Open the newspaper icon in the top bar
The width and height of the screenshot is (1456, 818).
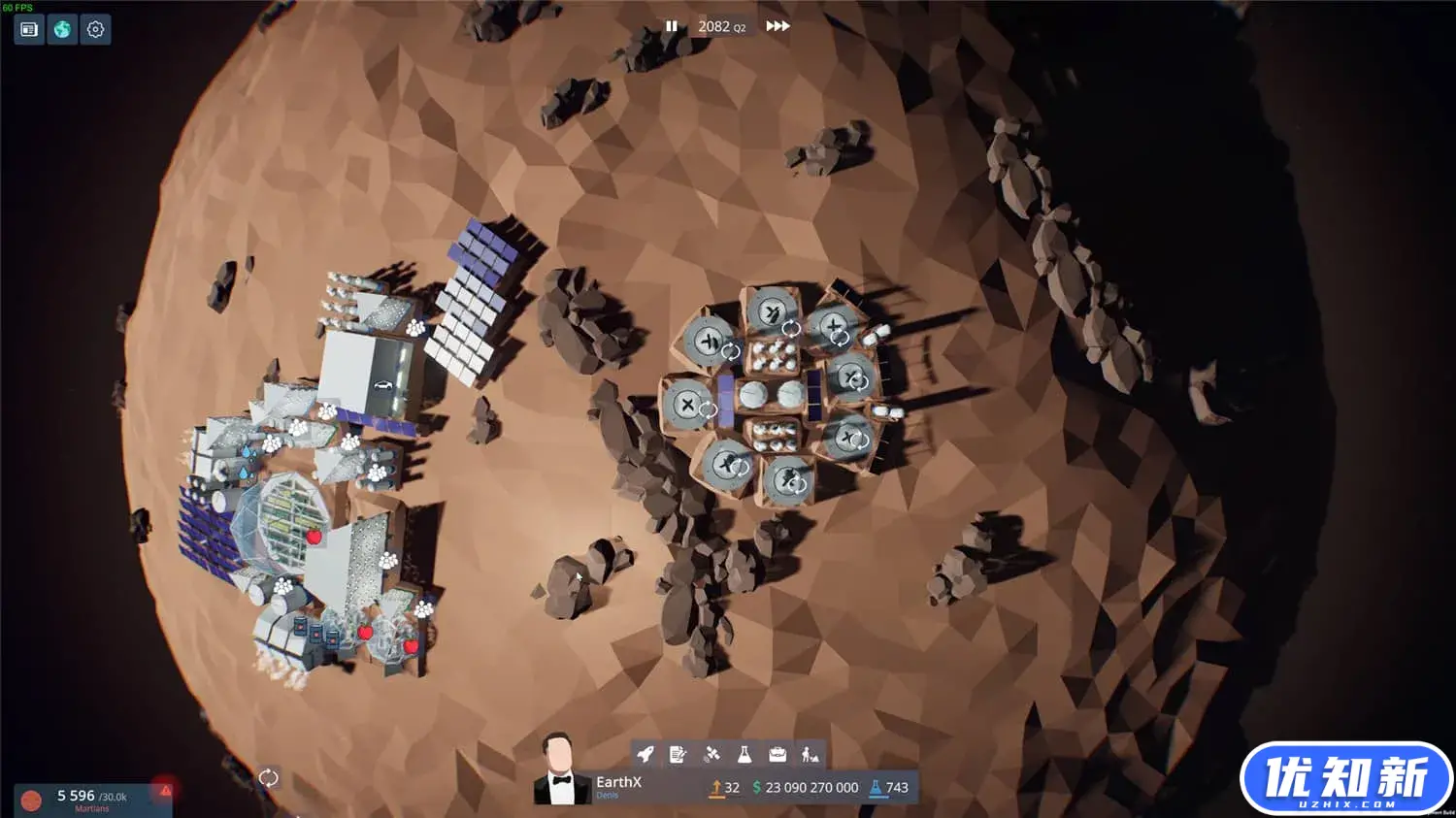pos(29,29)
